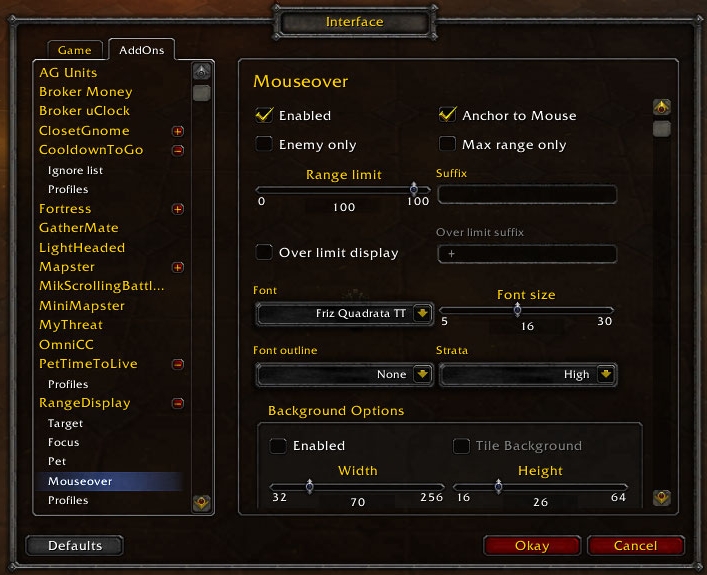Screen dimensions: 707x575
Task: Confirm changes with the Okay button
Action: (x=531, y=546)
